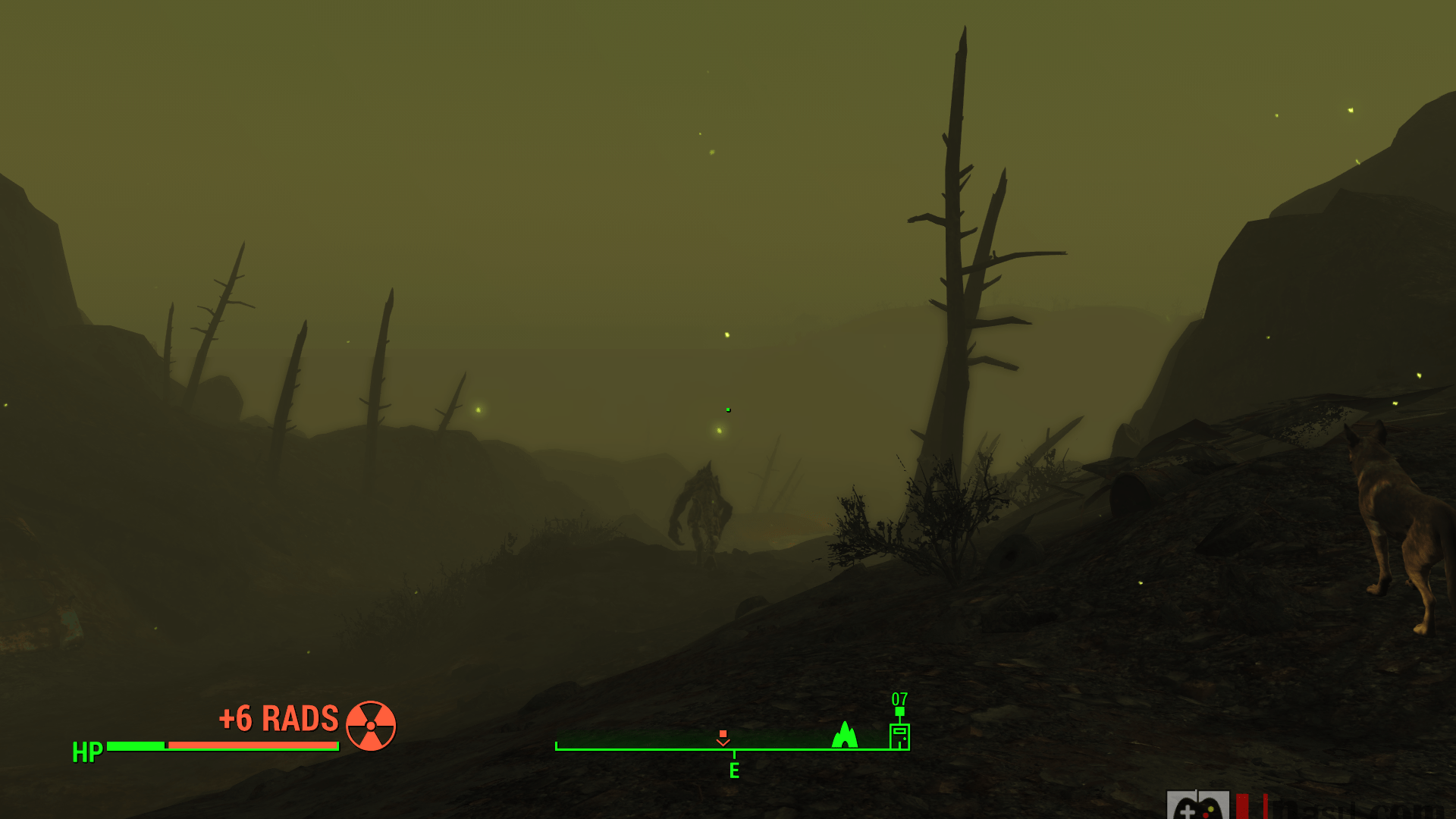This screenshot has height=819, width=1456.
Task: Select the Vault building marker on the compass
Action: (900, 736)
